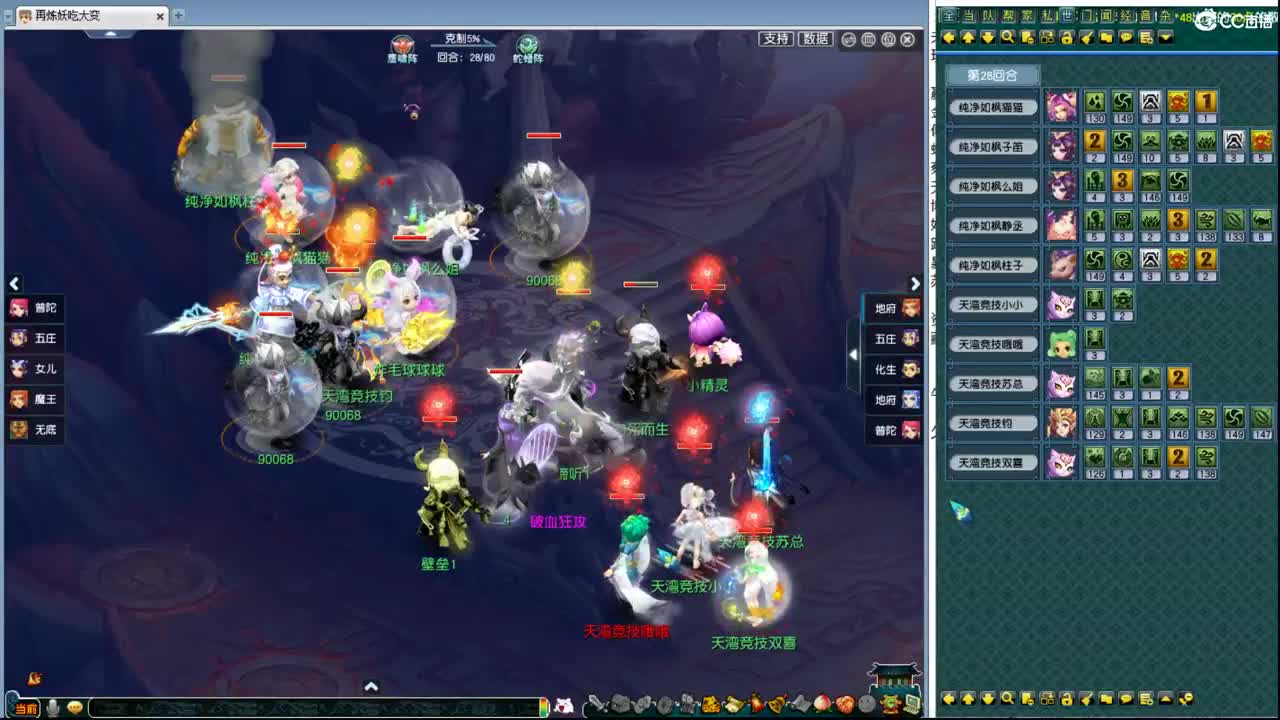Select 纯净如枫猫猫 portrait in the right panel
The height and width of the screenshot is (720, 1280).
coord(1062,106)
